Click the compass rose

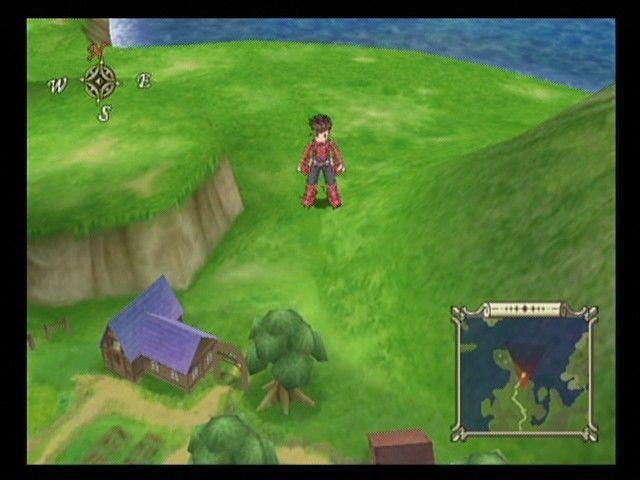(x=100, y=81)
